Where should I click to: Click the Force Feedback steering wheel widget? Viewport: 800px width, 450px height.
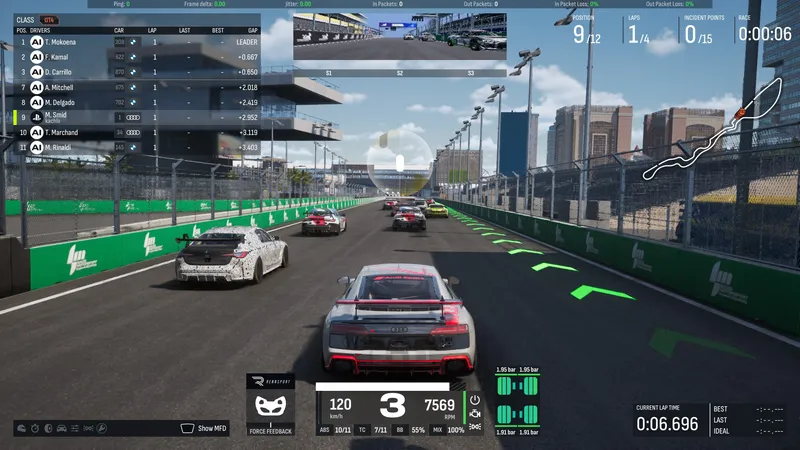click(x=270, y=406)
